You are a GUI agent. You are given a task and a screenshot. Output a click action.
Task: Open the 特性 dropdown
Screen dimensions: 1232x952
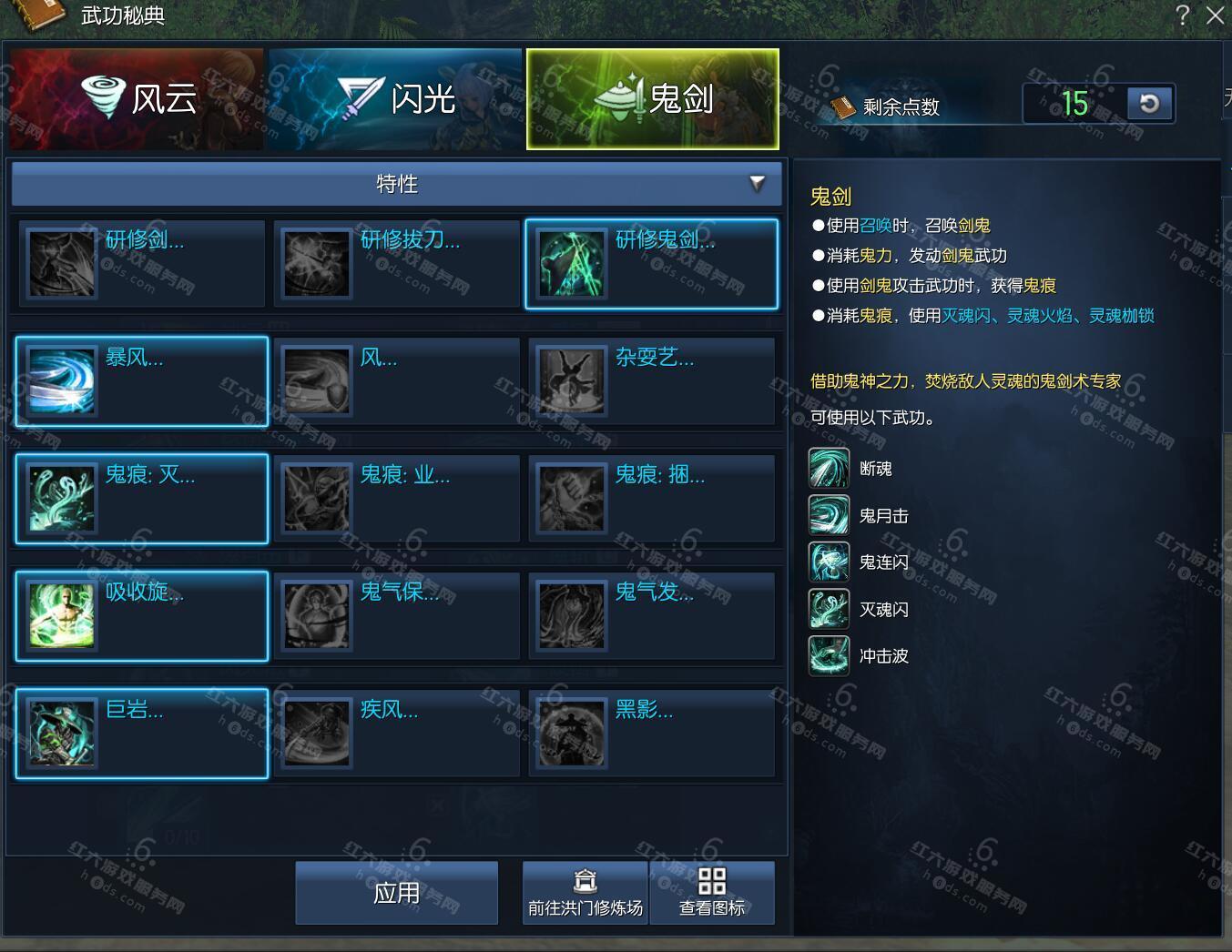click(x=397, y=184)
